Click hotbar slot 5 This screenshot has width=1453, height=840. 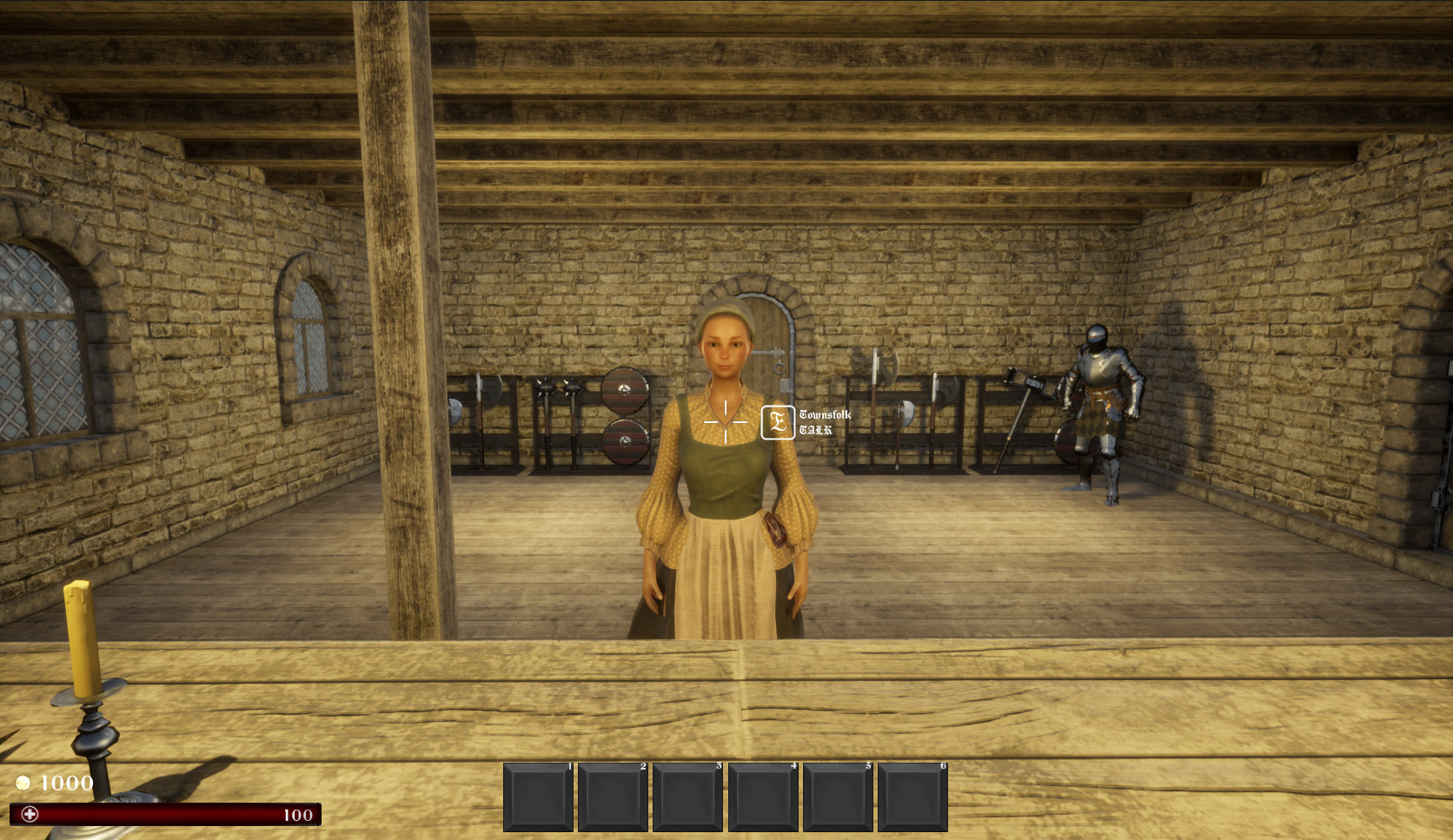point(839,796)
